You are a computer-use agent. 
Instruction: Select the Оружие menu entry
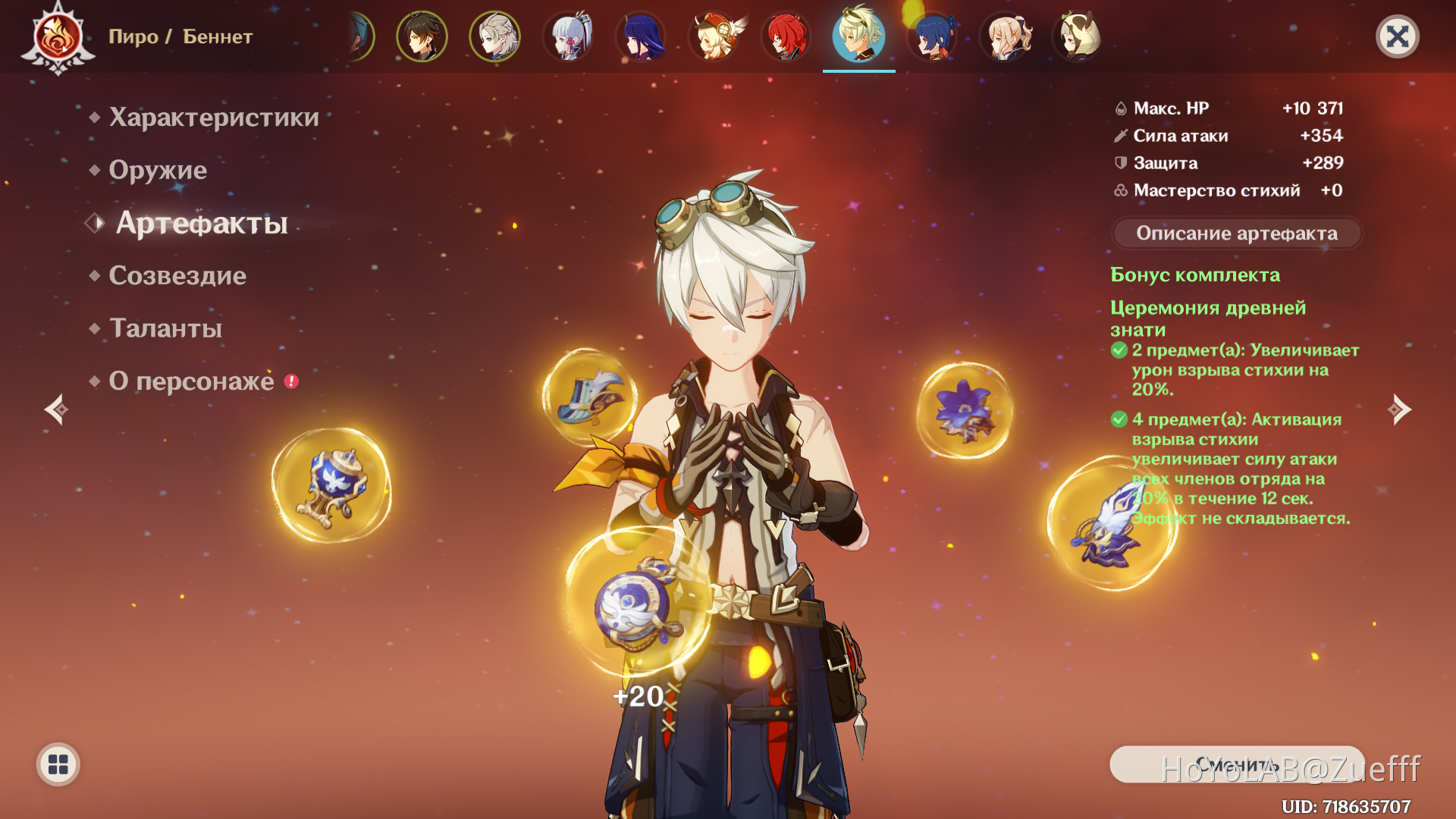158,170
